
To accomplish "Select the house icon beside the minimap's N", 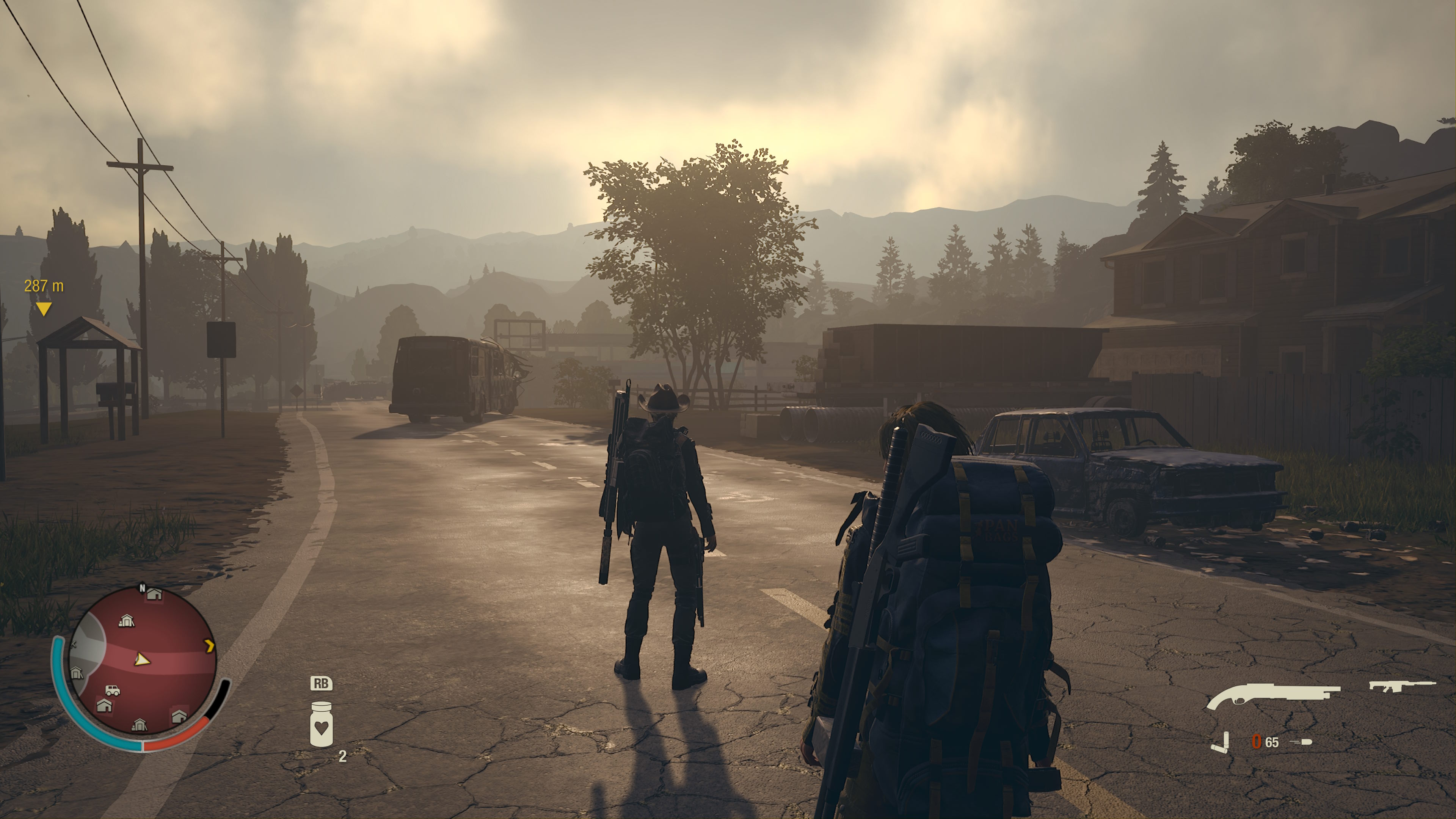I will (154, 593).
